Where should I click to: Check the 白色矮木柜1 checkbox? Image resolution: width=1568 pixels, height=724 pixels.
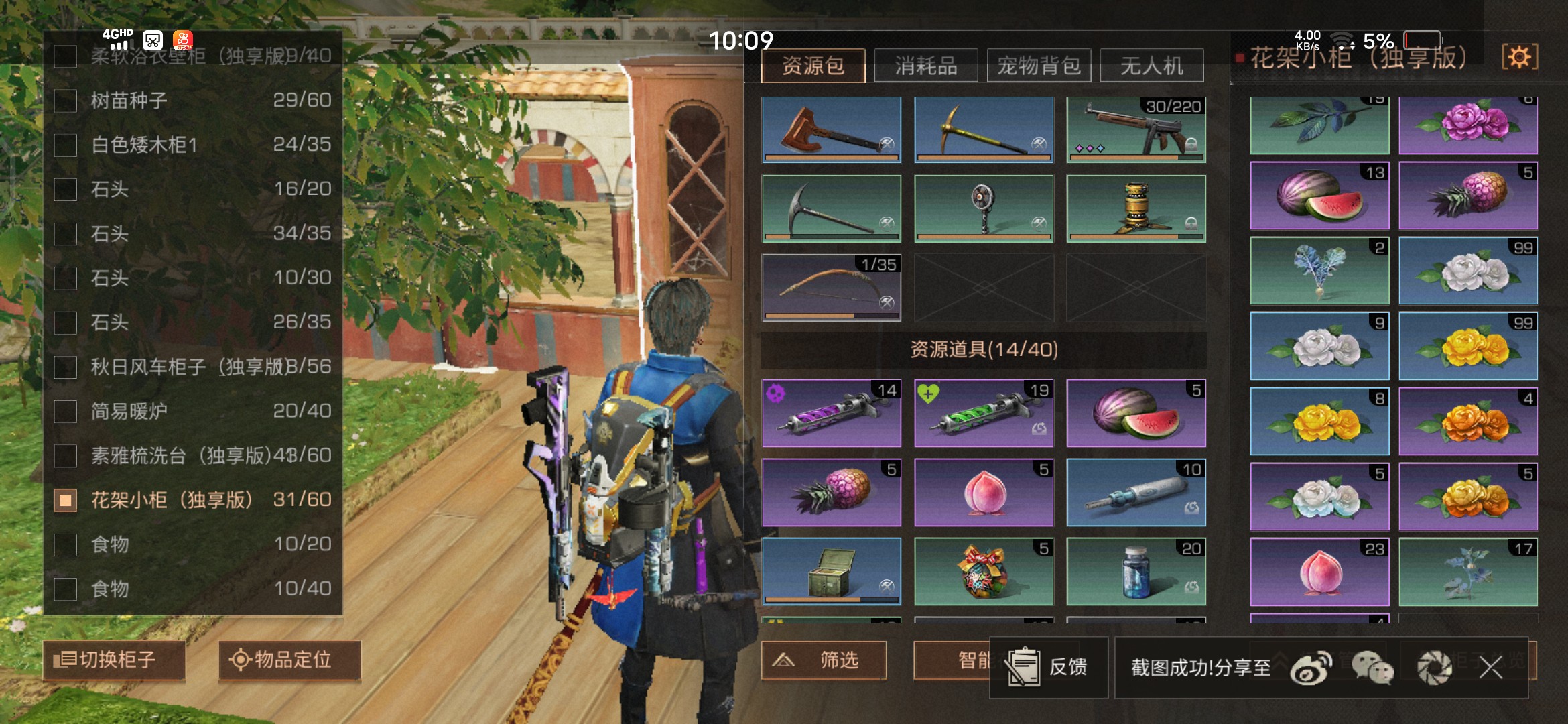pos(66,145)
